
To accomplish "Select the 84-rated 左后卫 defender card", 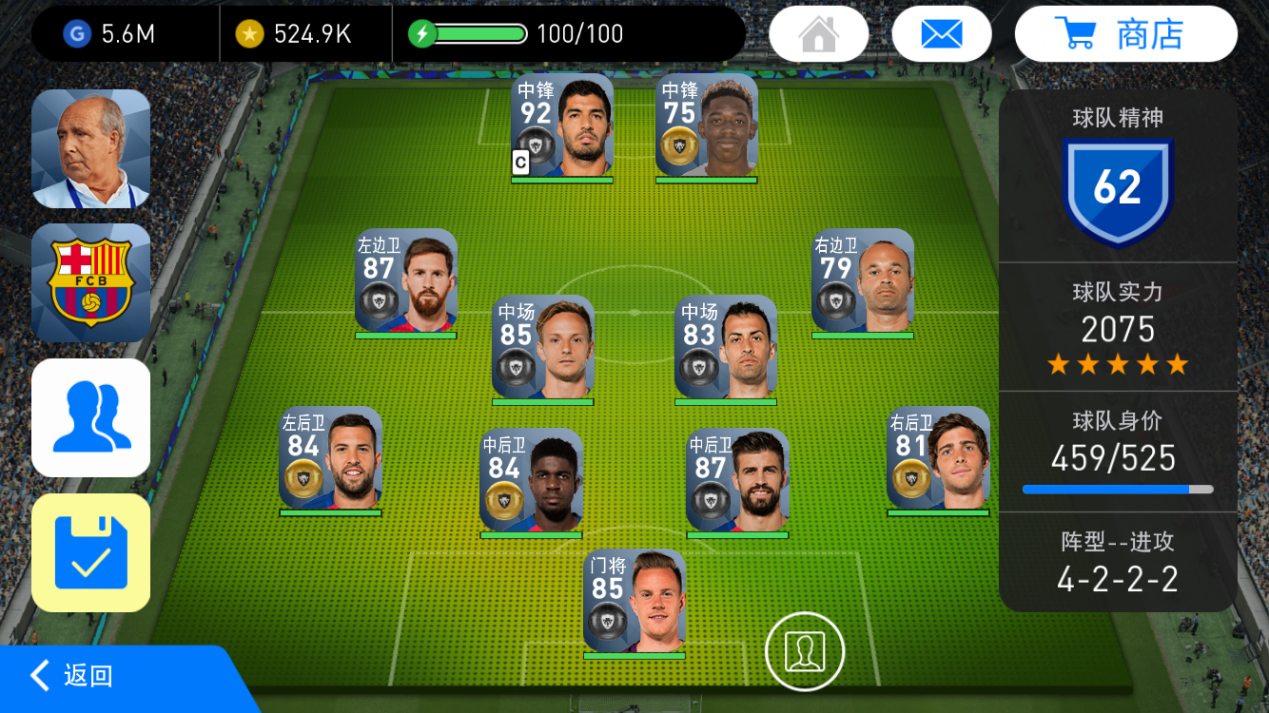I will (330, 459).
